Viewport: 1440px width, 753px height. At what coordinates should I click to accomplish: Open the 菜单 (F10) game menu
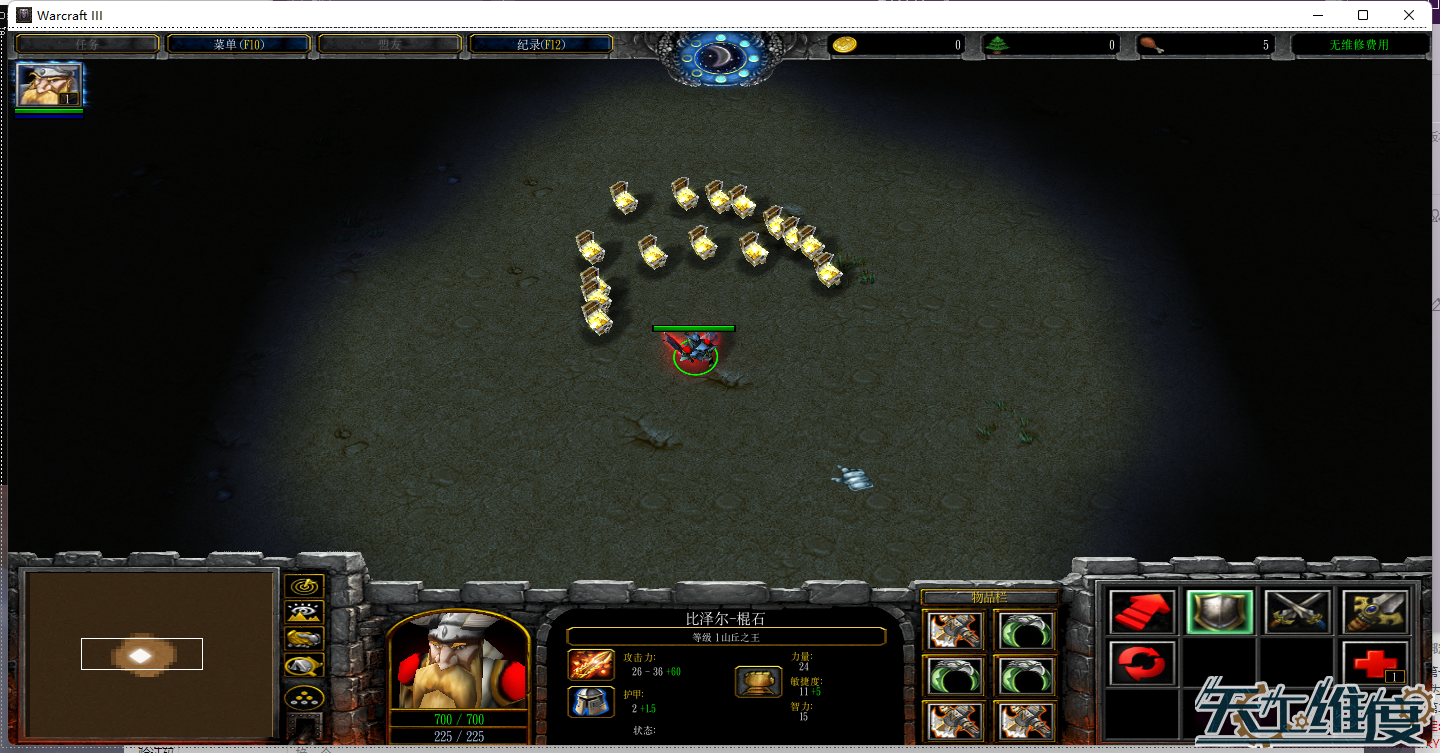coord(238,44)
